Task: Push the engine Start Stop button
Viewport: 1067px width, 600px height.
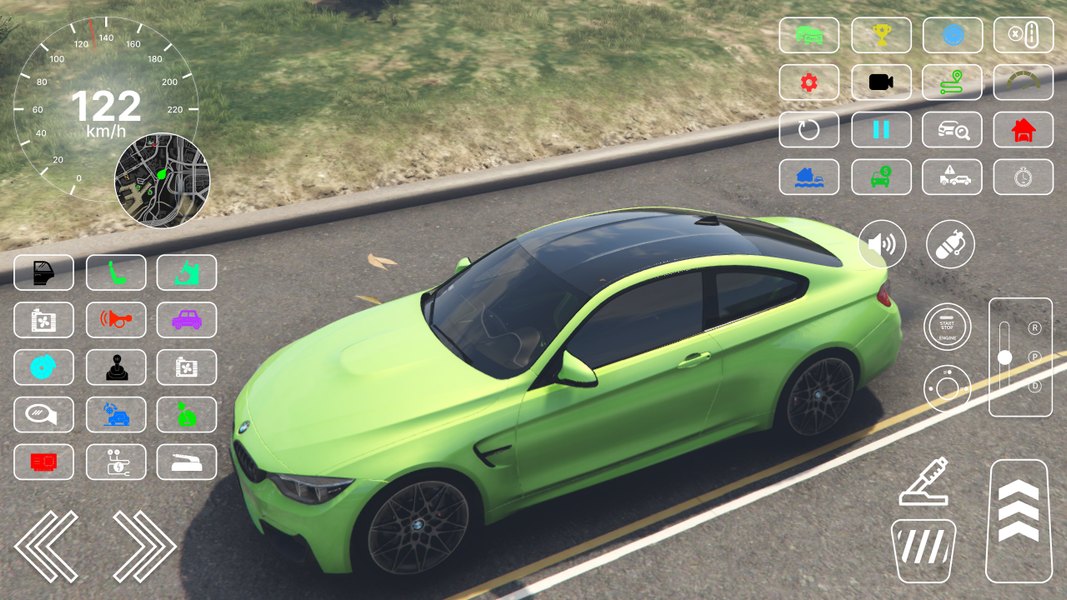Action: [947, 326]
